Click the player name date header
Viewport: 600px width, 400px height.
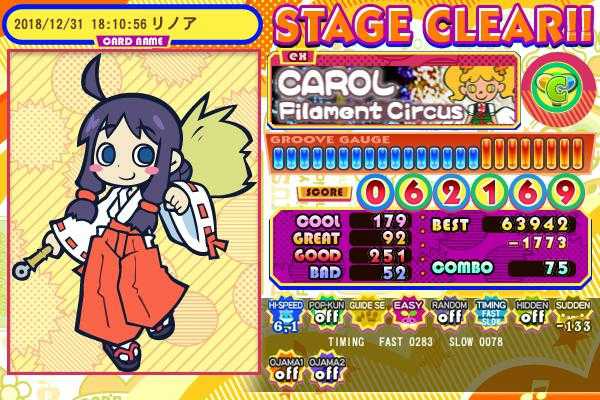pyautogui.click(x=120, y=20)
